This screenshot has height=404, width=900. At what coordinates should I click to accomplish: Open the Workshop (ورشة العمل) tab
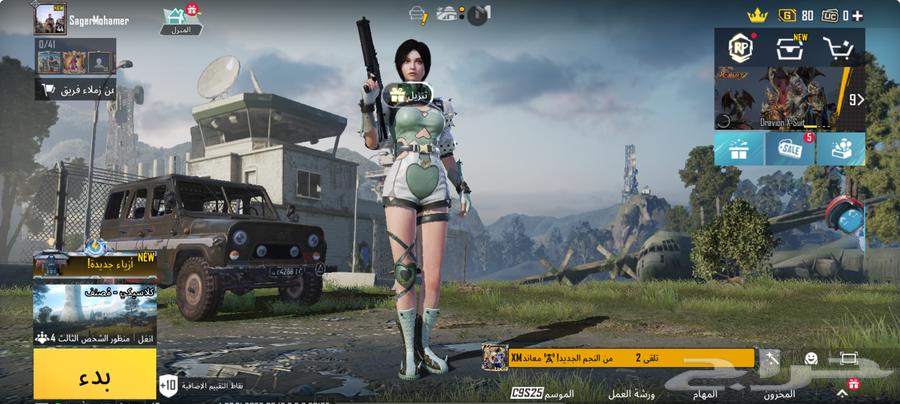tap(633, 394)
